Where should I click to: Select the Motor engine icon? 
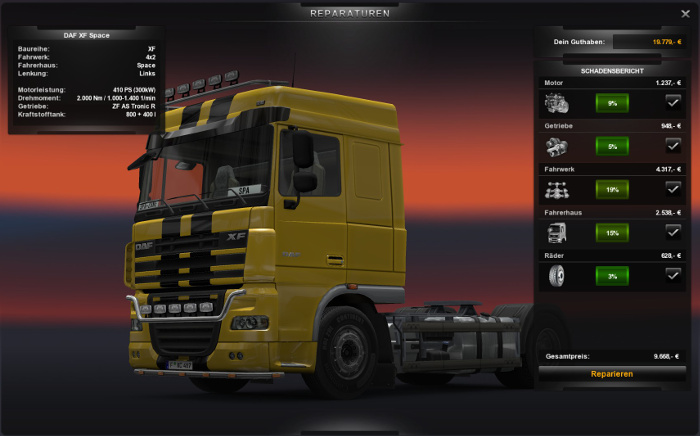557,102
